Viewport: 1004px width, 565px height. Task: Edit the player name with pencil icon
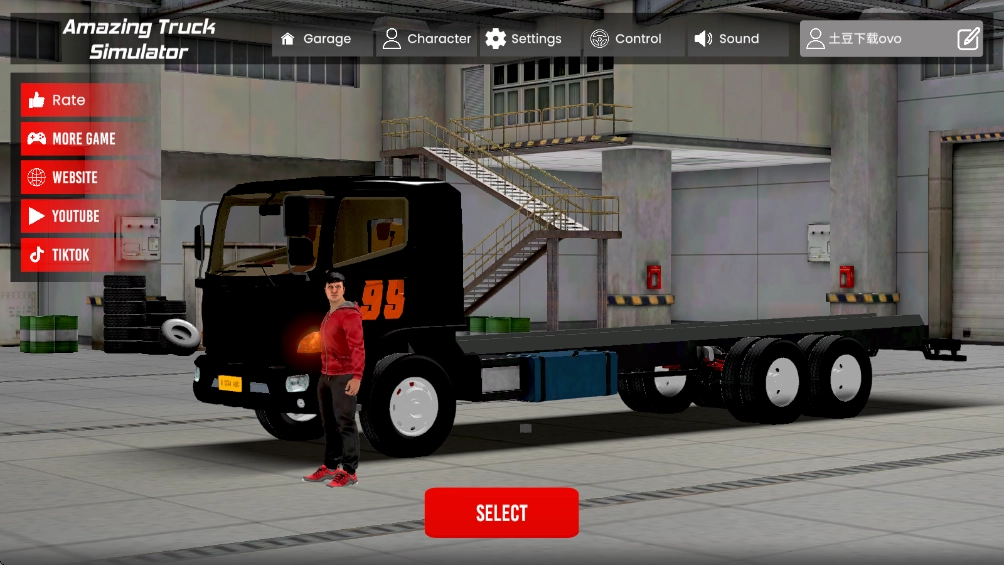(968, 39)
